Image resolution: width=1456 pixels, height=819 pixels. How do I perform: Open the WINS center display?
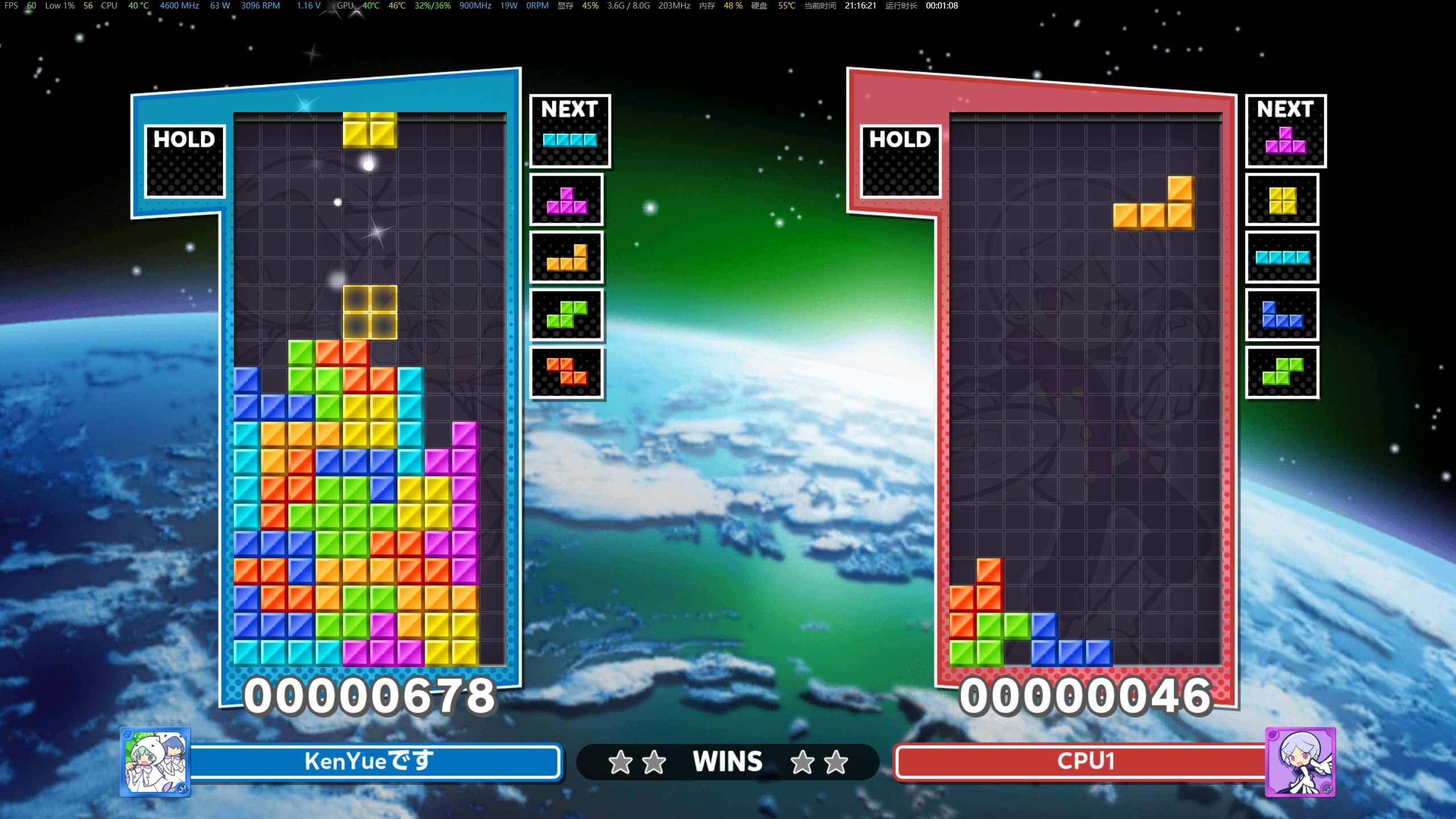coord(728,762)
